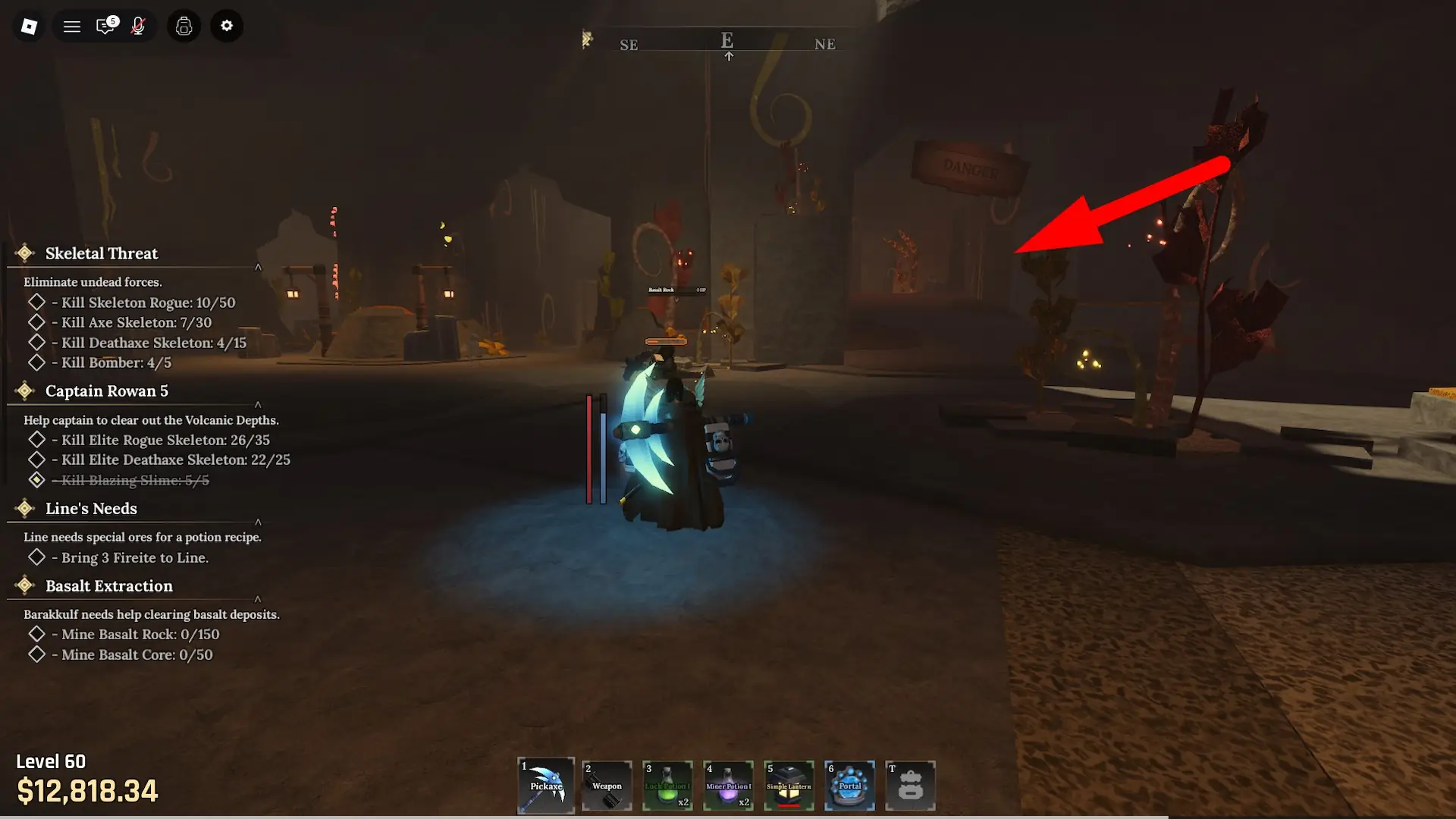Equip the Simple Lantern from slot 5
This screenshot has width=1456, height=819.
click(x=789, y=786)
